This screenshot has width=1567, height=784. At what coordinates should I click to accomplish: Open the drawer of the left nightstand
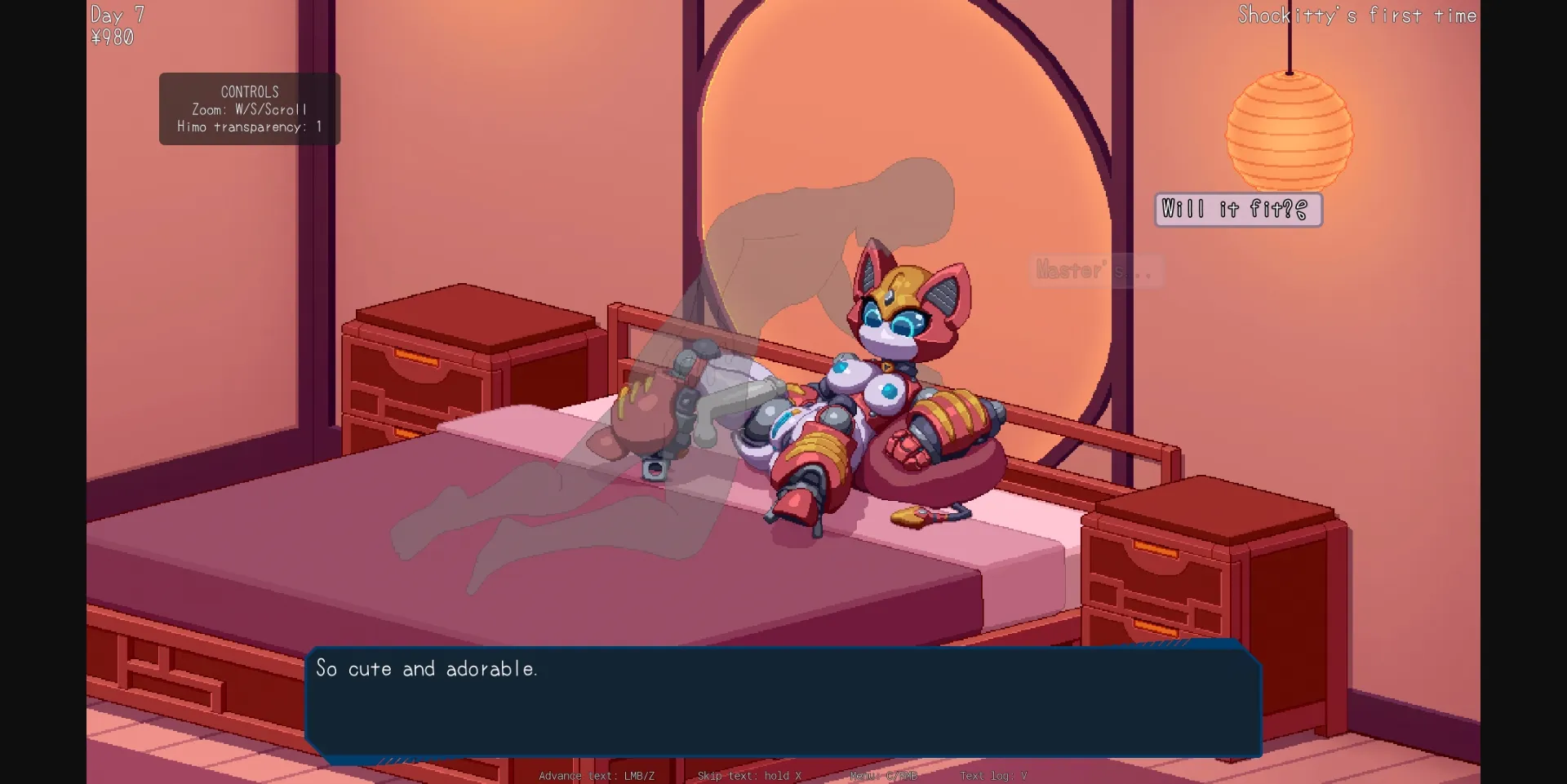[416, 359]
